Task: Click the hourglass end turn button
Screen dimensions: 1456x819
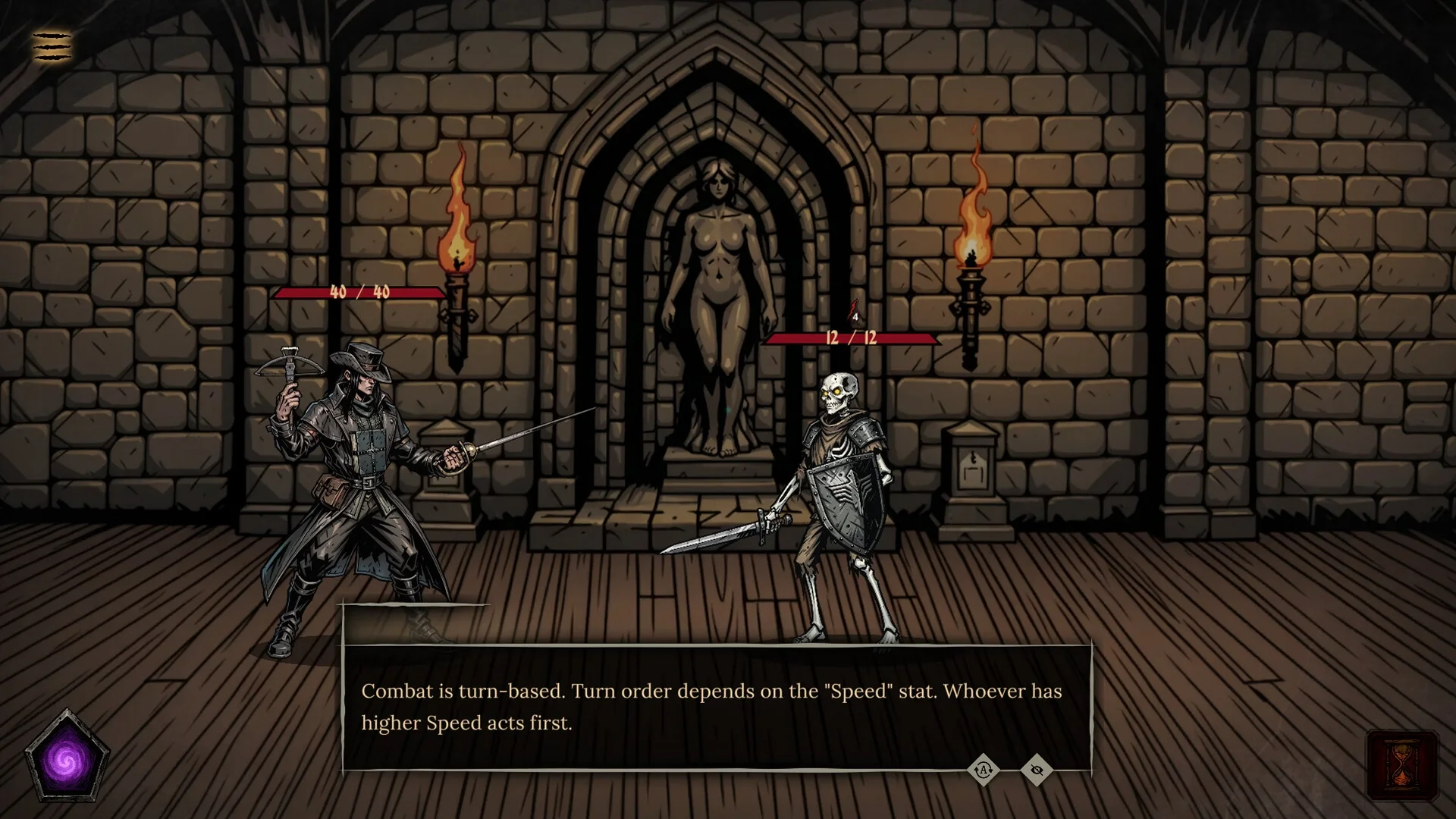Action: click(1401, 766)
